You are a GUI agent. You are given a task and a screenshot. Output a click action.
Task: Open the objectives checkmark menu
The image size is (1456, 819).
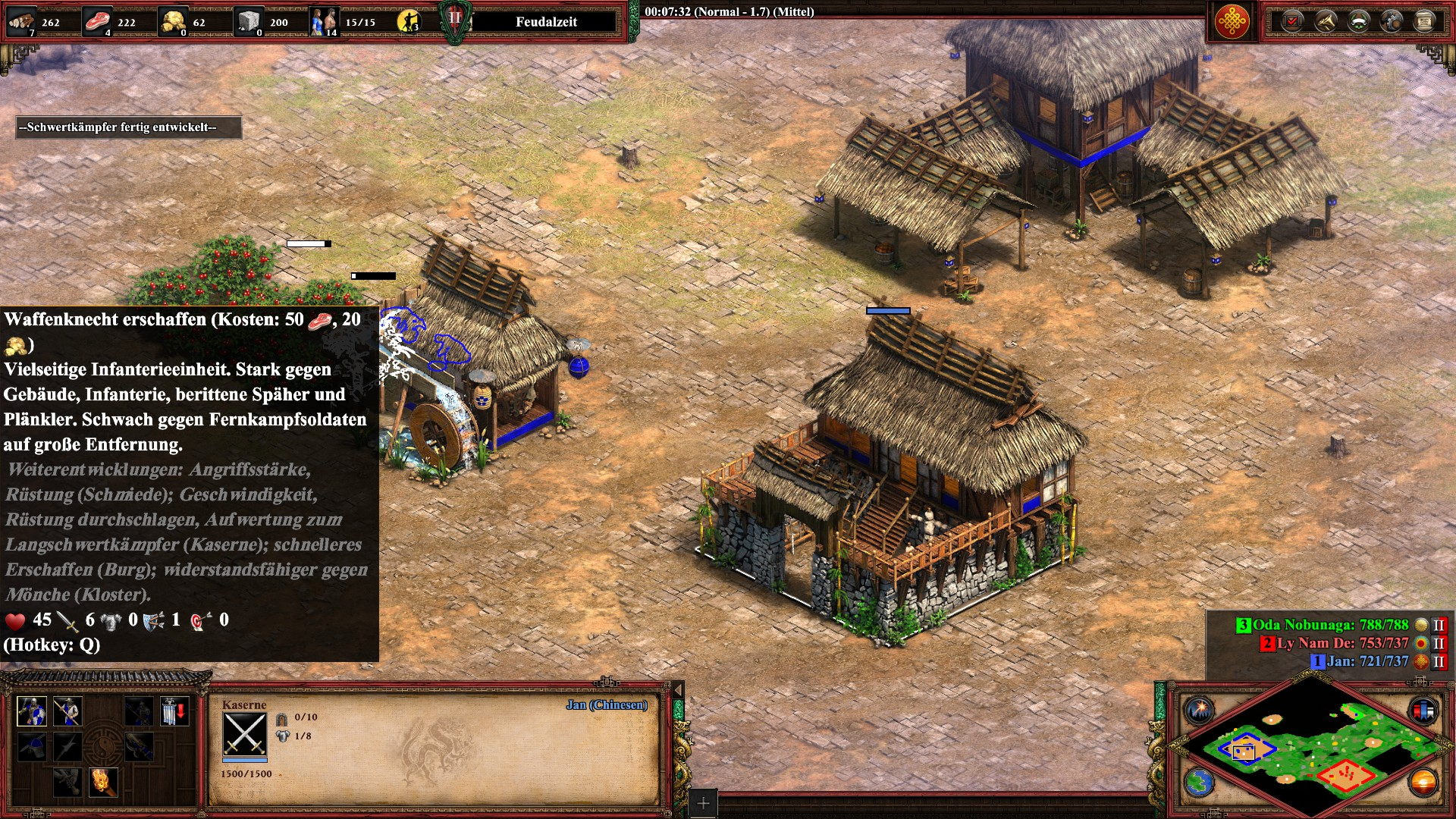pos(1292,21)
